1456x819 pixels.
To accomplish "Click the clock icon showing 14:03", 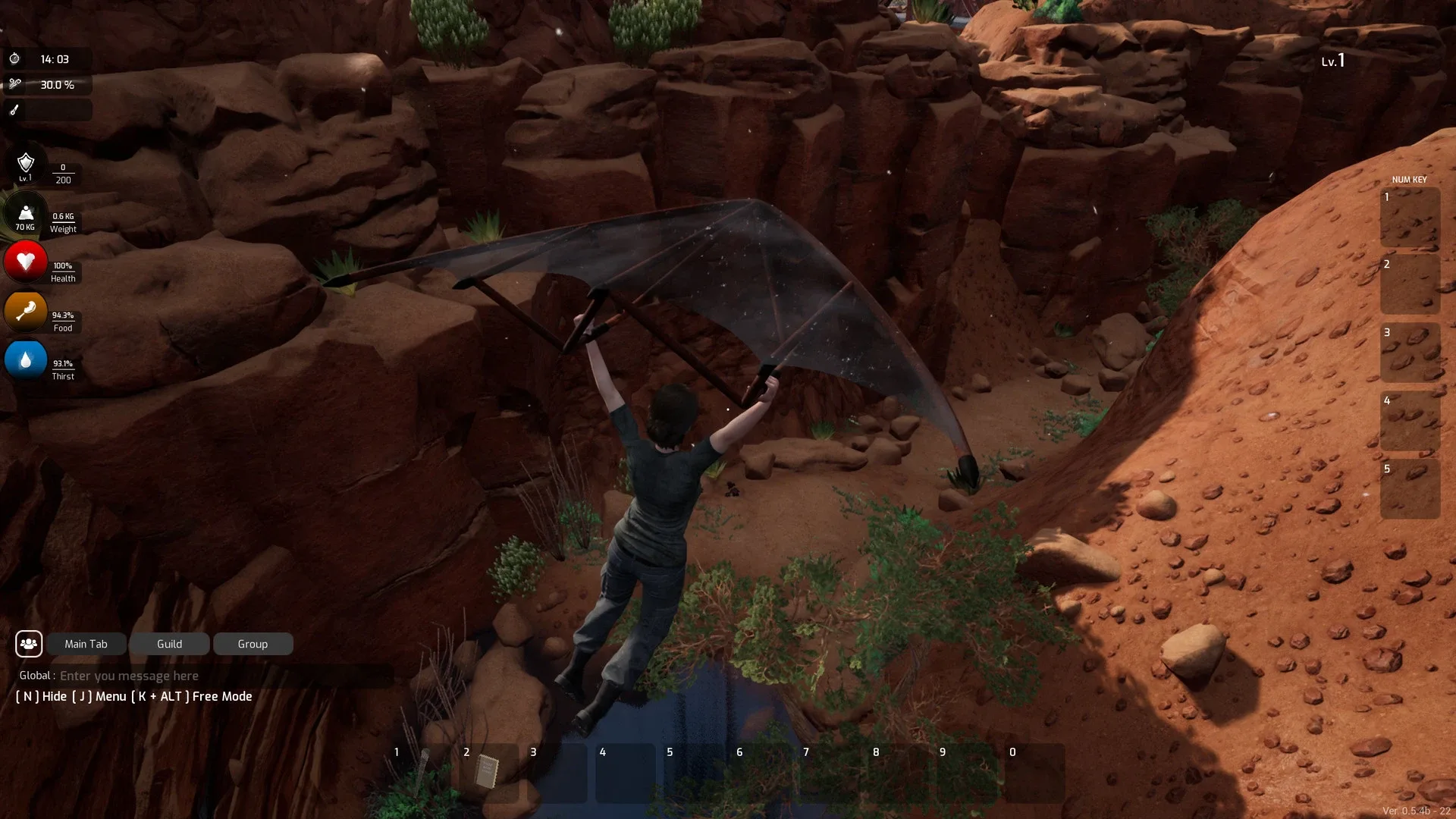I will coord(14,58).
